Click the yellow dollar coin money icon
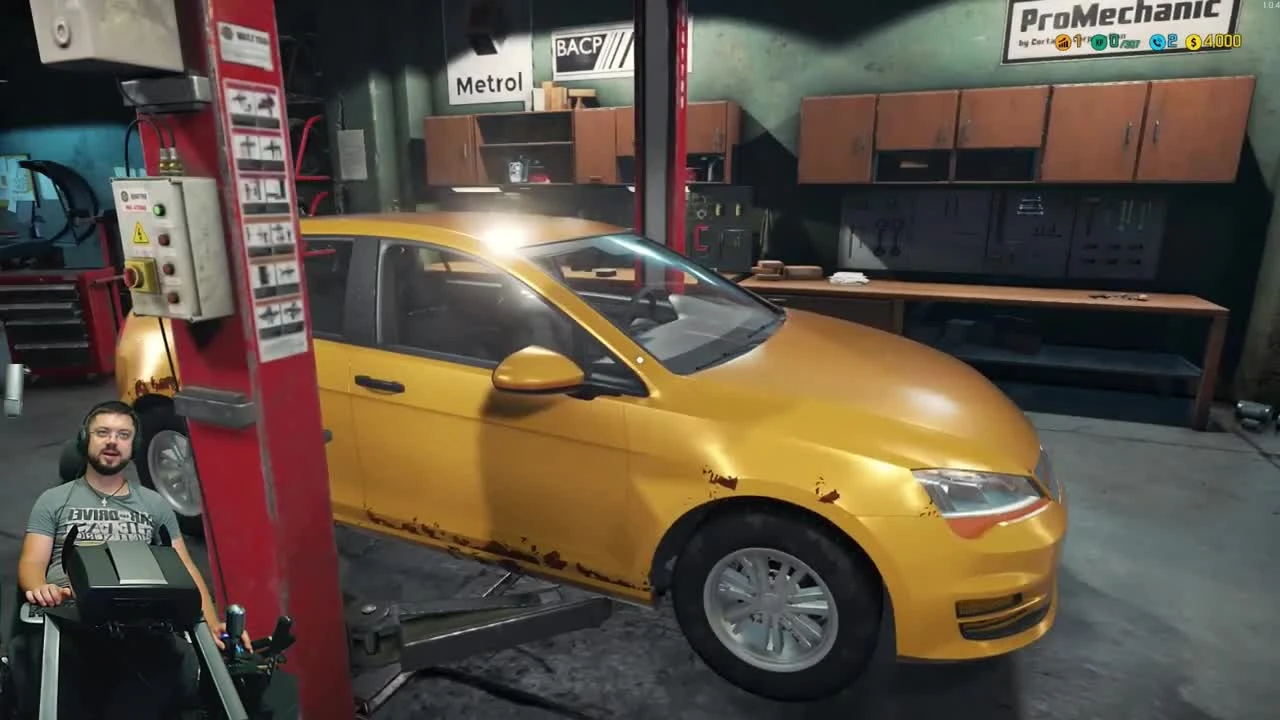 coord(1195,43)
